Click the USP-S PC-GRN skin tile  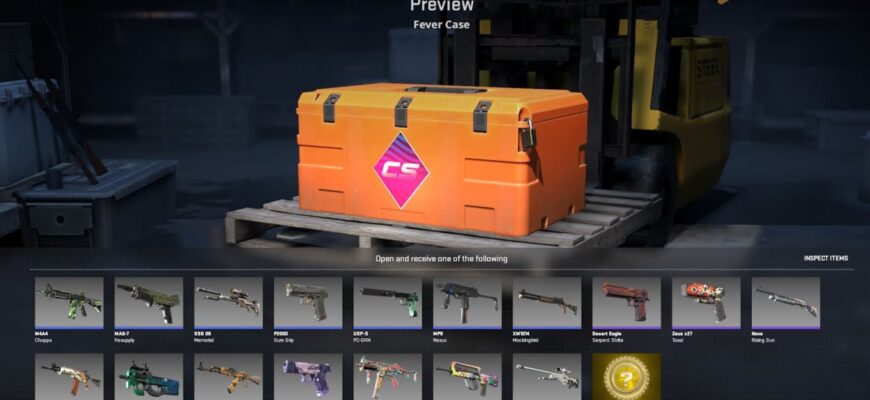(x=387, y=301)
